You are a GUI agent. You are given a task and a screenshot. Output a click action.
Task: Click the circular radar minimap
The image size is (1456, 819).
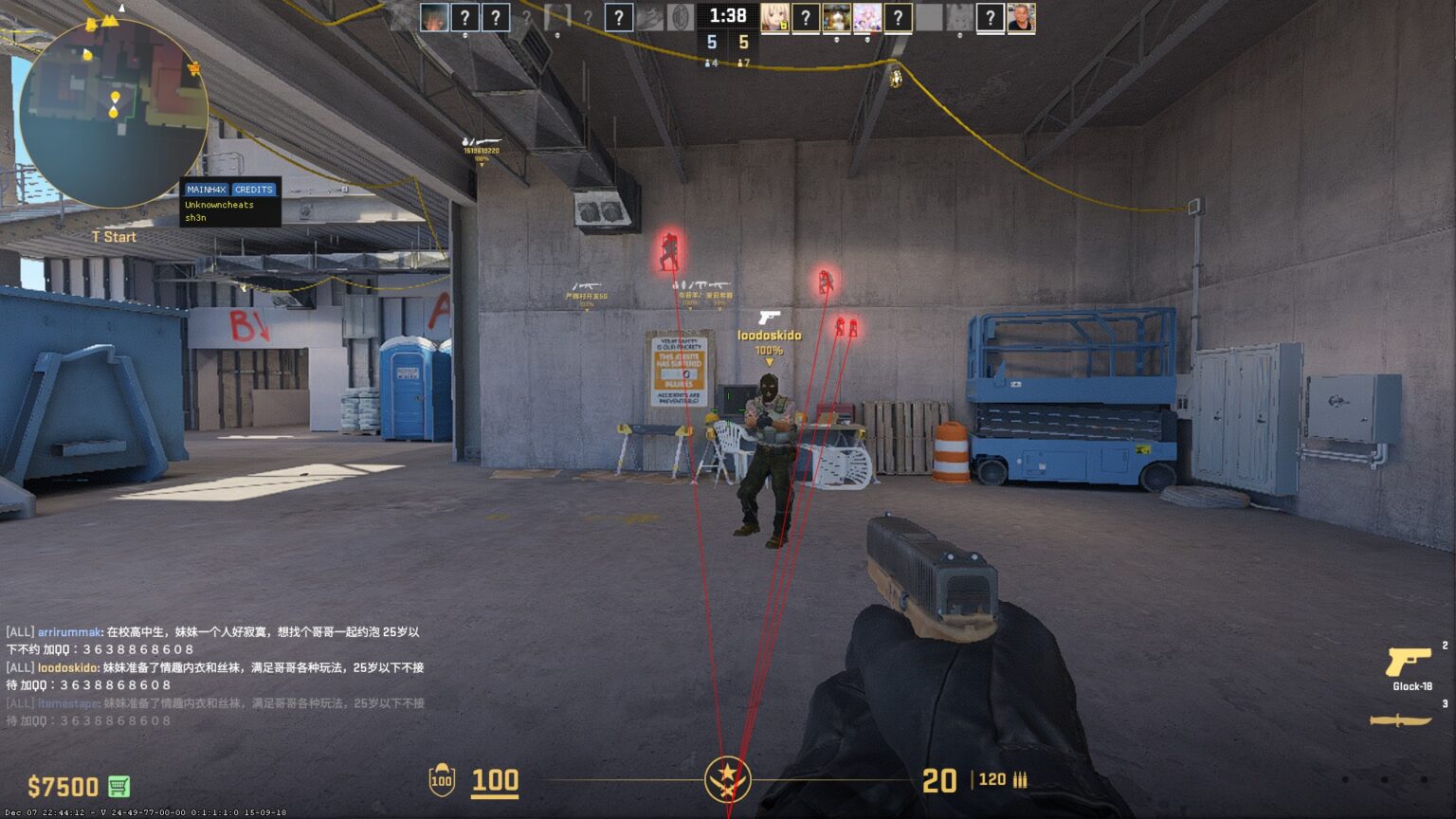tap(113, 113)
